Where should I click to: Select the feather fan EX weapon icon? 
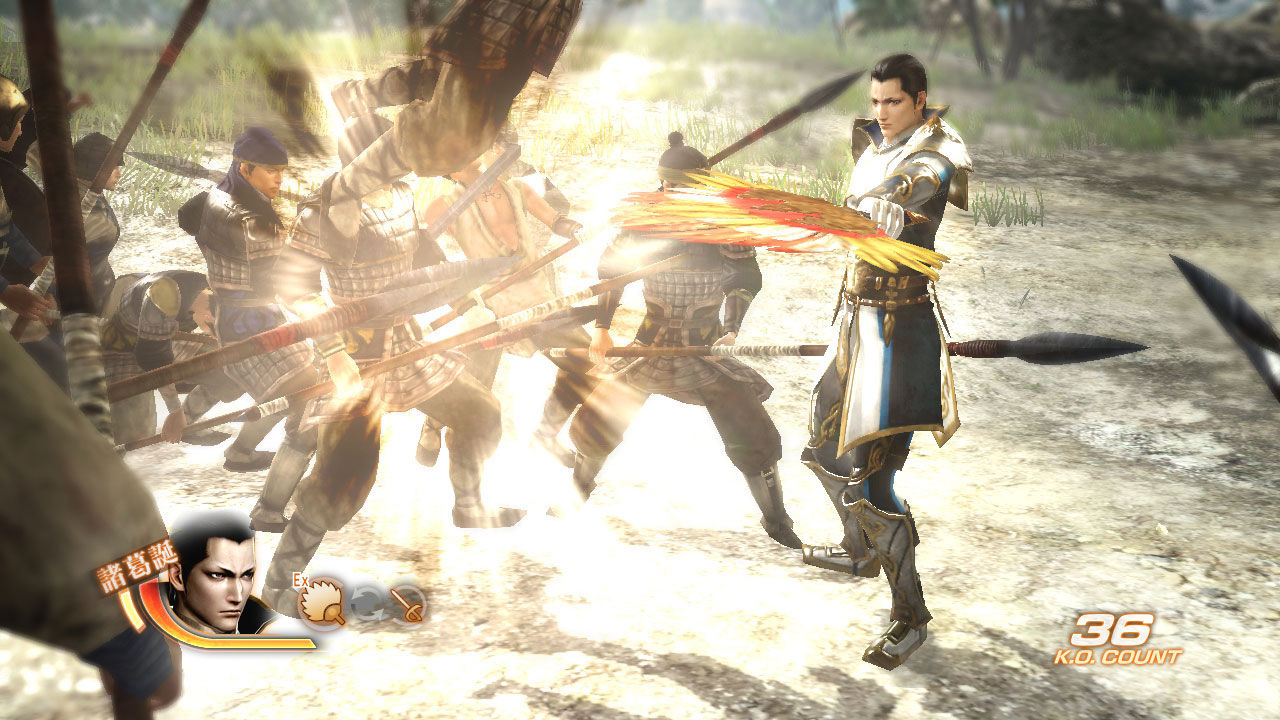[323, 601]
